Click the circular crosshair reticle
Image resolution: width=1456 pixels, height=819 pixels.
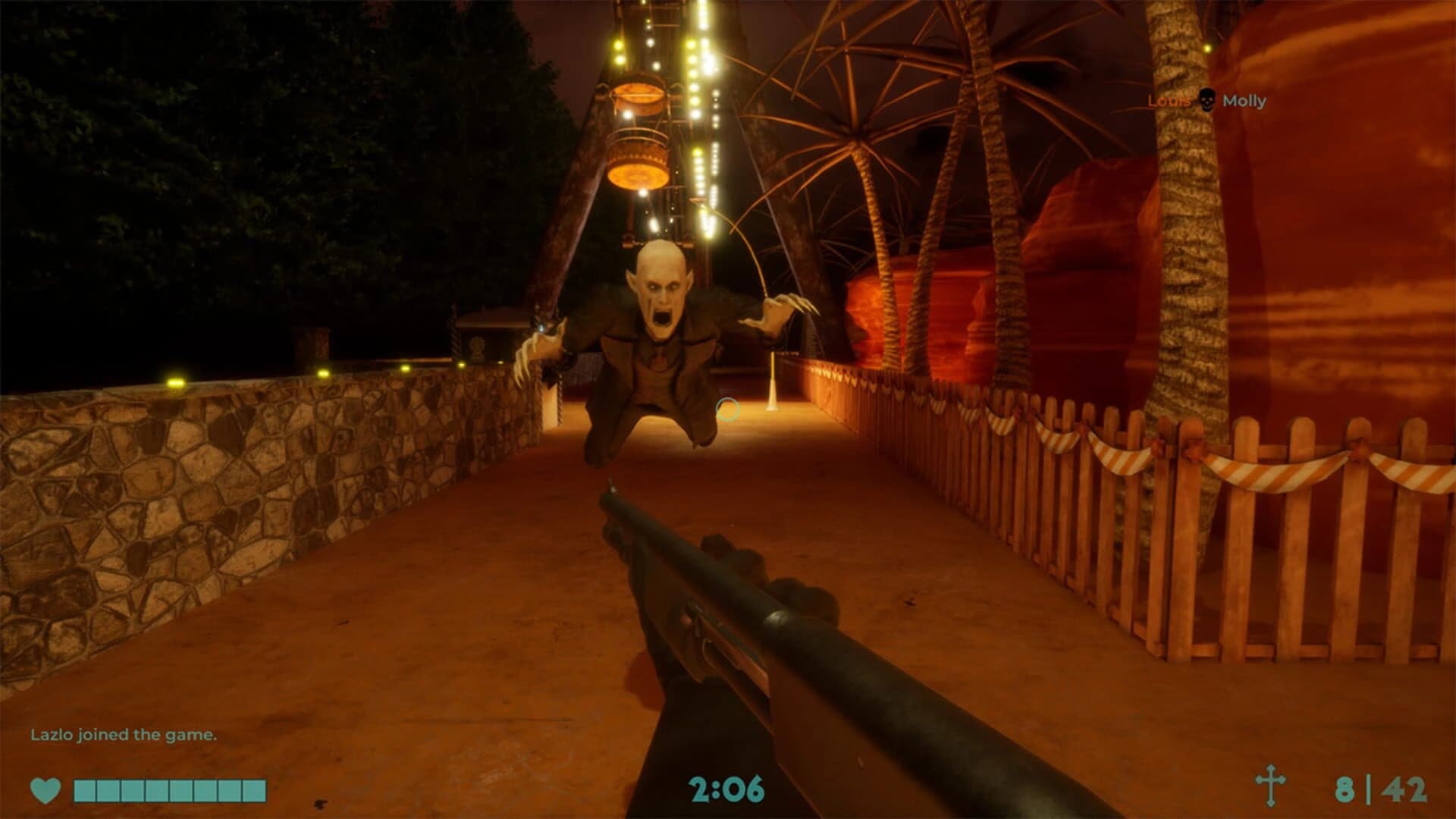pyautogui.click(x=730, y=409)
